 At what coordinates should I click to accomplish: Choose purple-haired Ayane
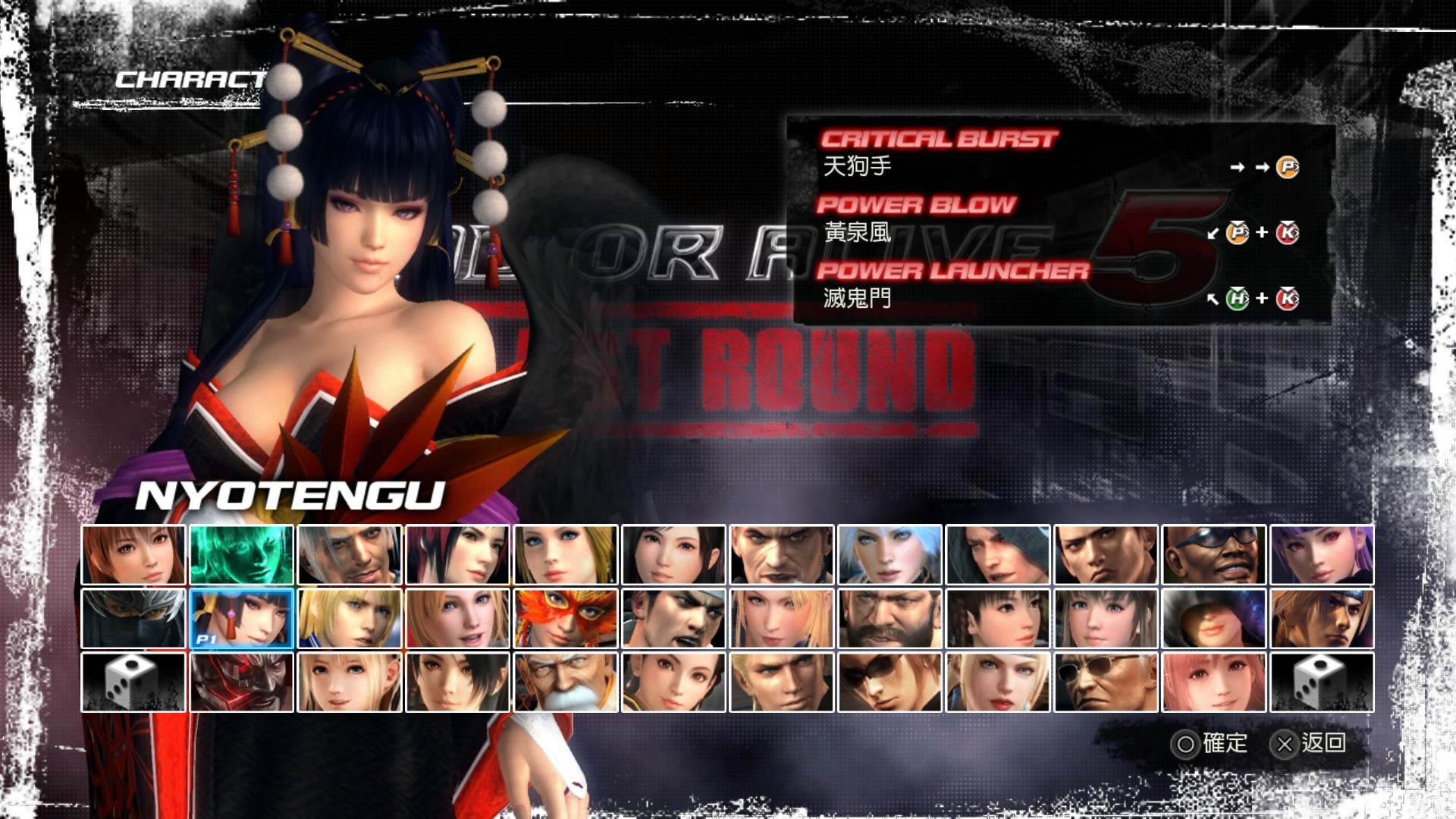coord(1322,554)
